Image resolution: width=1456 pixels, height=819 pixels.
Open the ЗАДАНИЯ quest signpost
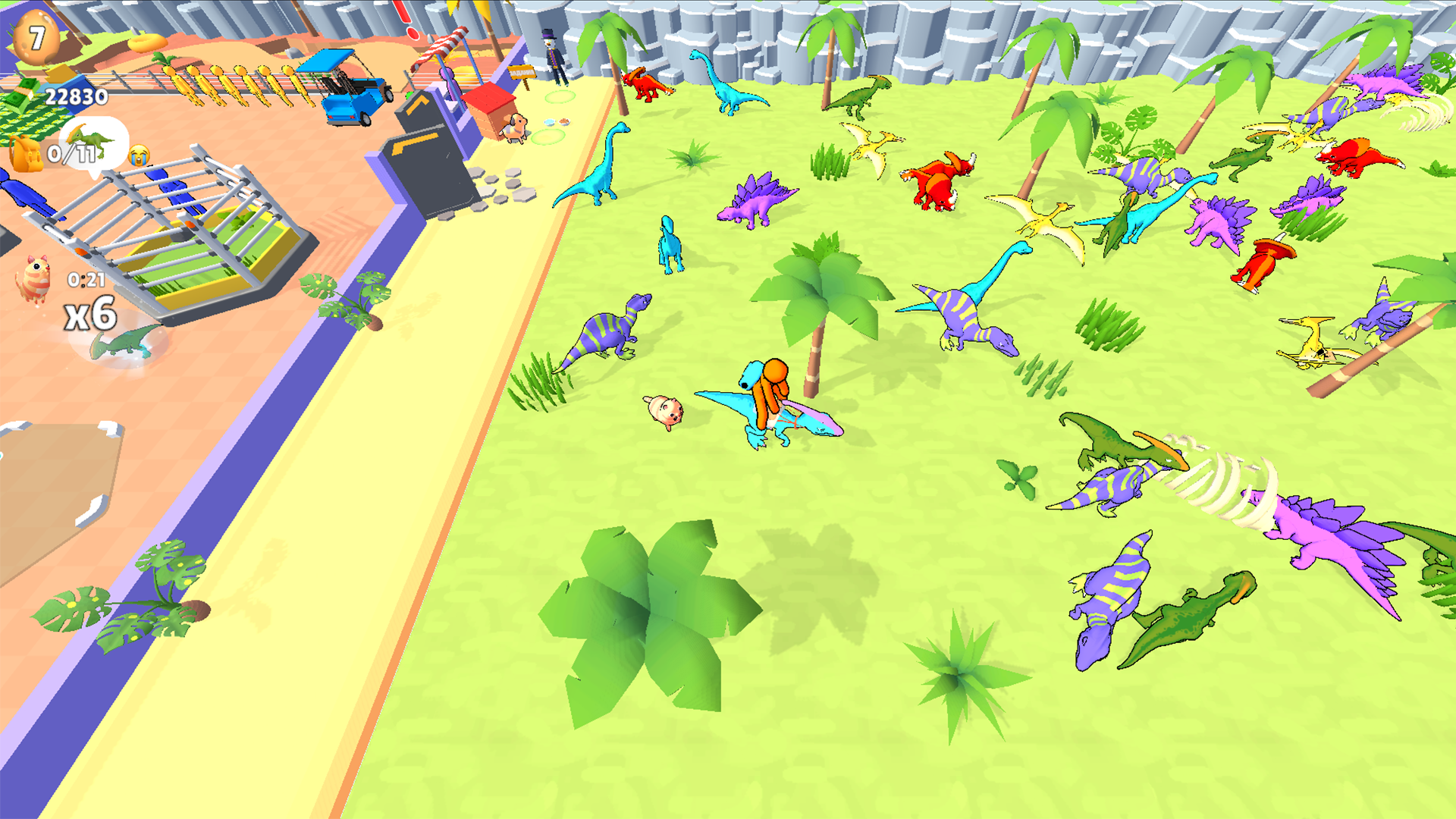click(521, 72)
